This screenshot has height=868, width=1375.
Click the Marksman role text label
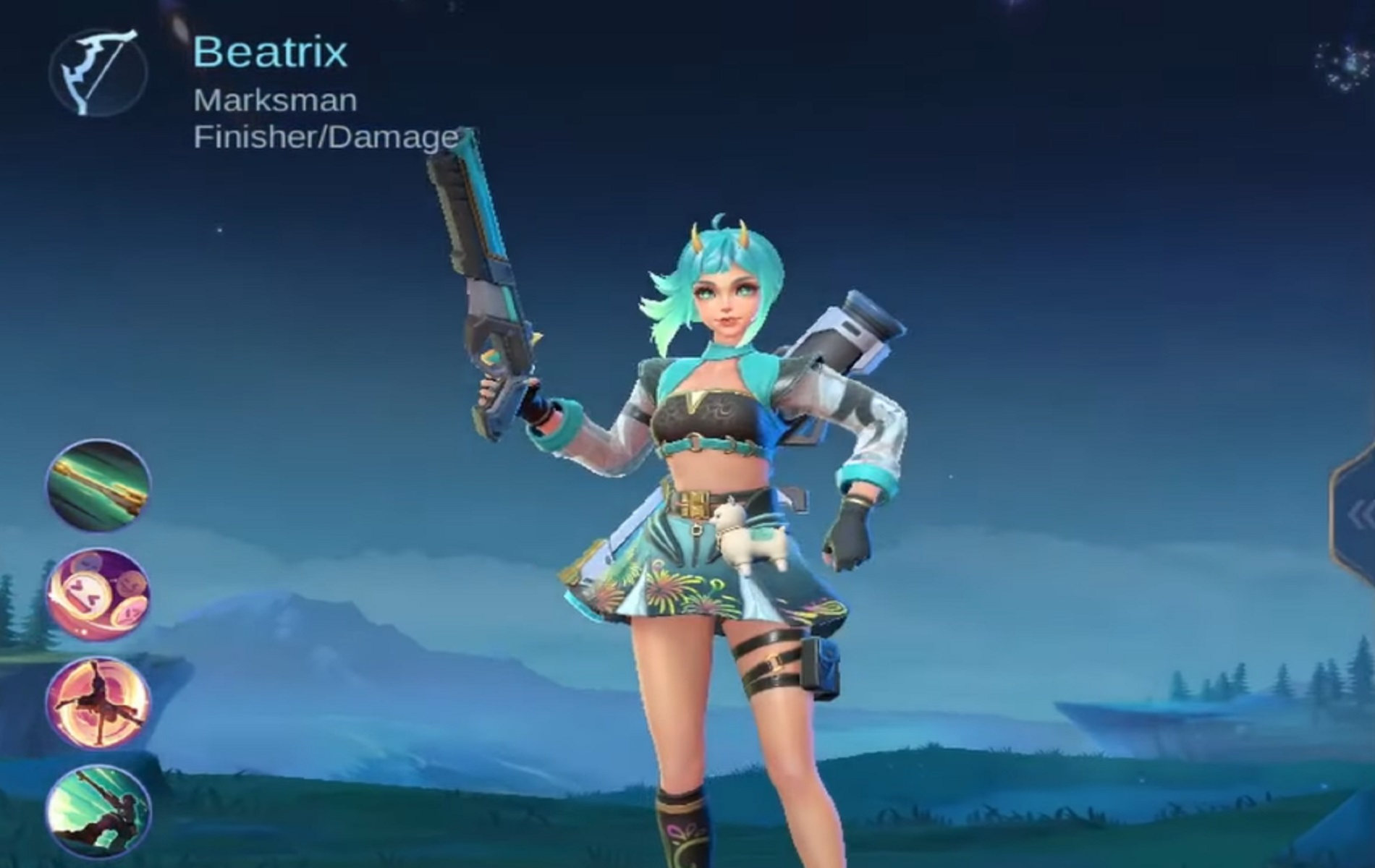click(275, 101)
